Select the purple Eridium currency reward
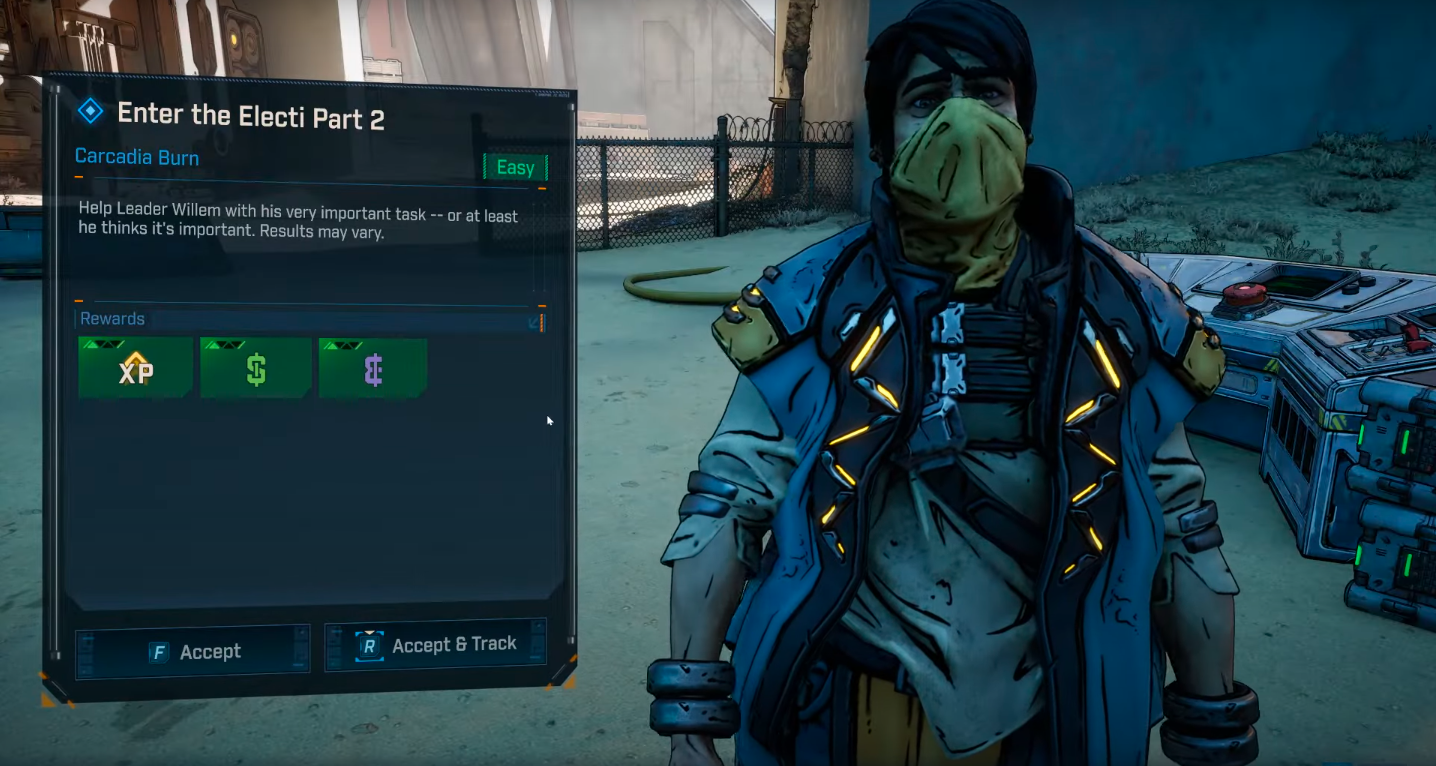 373,368
